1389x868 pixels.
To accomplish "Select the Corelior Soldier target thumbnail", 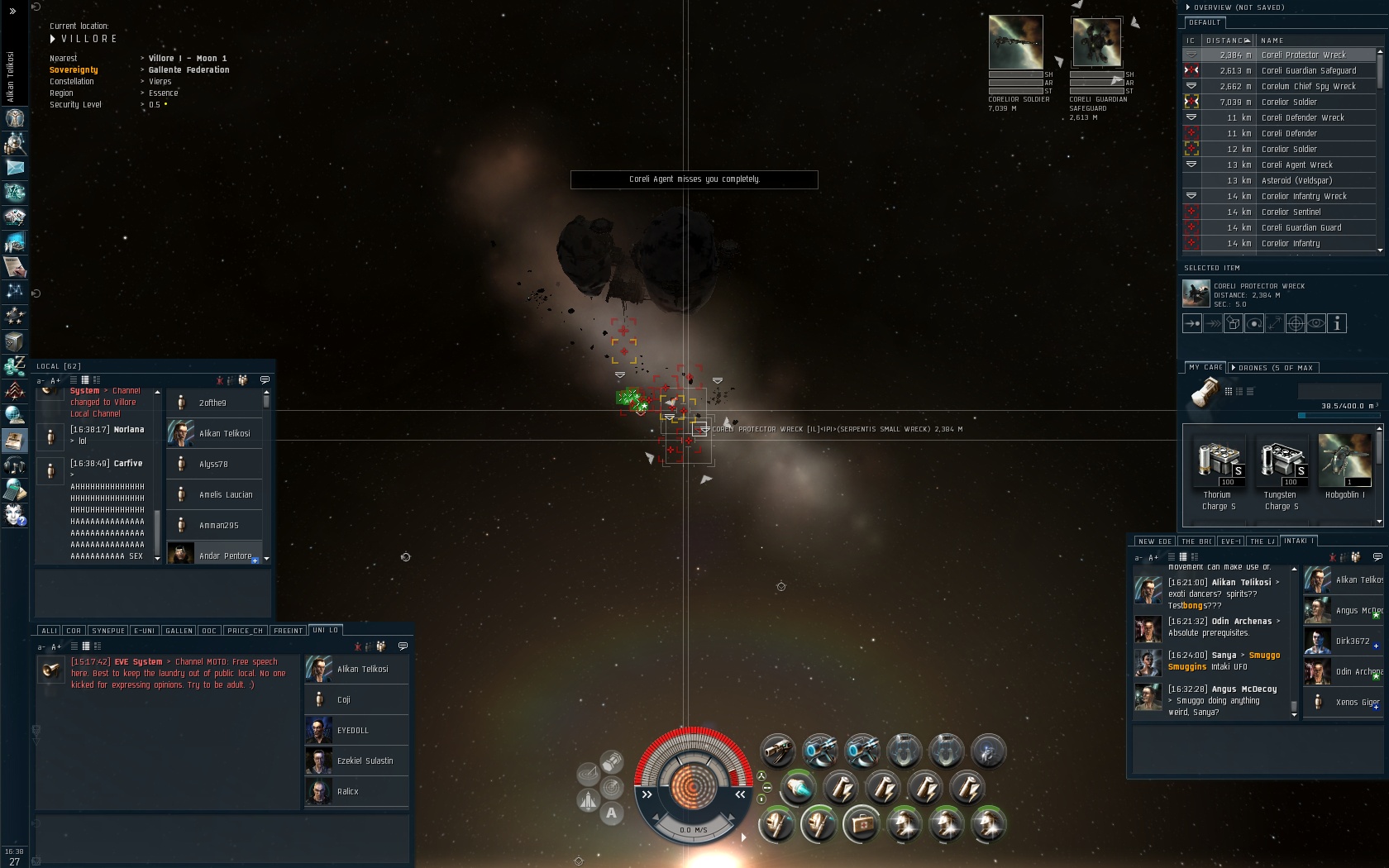I will click(x=1015, y=42).
